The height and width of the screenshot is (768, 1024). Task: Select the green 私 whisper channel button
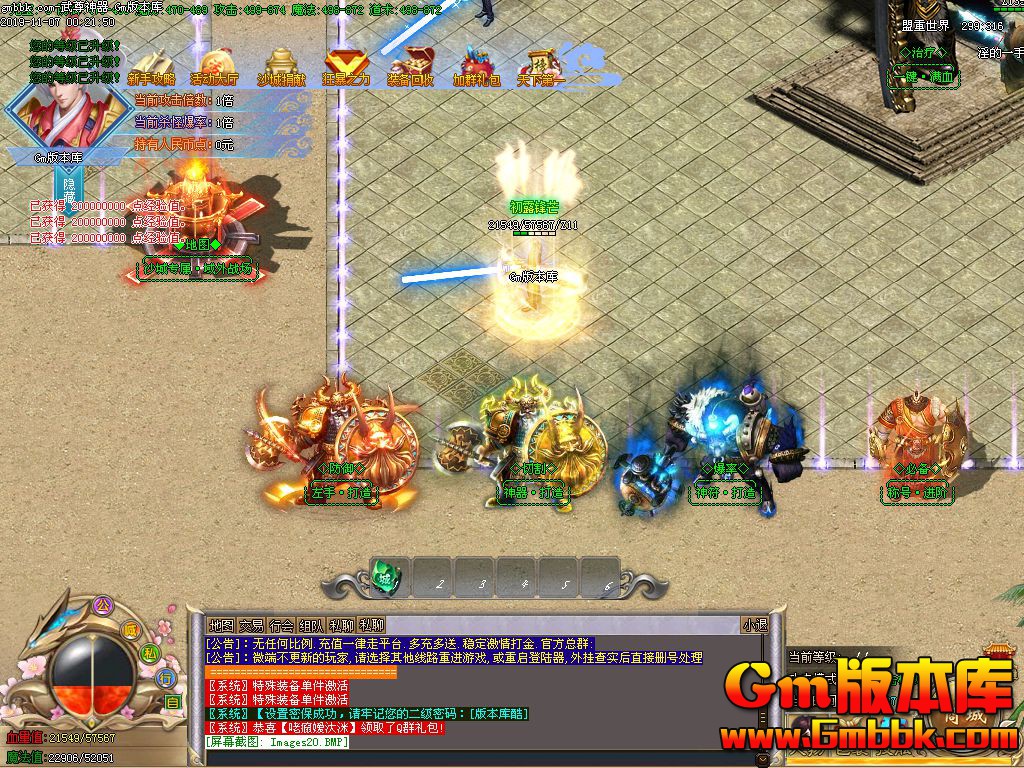click(x=149, y=653)
